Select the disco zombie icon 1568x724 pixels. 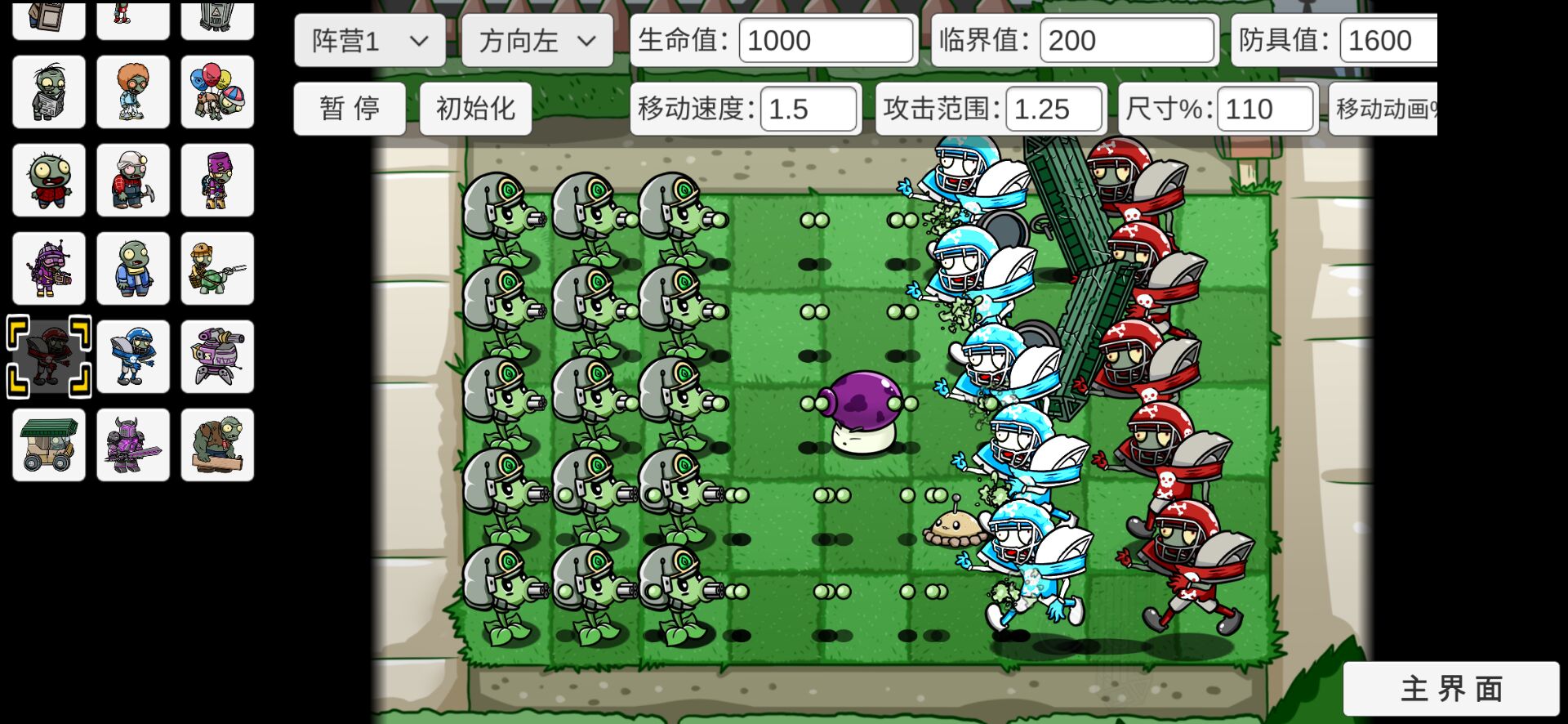point(133,92)
